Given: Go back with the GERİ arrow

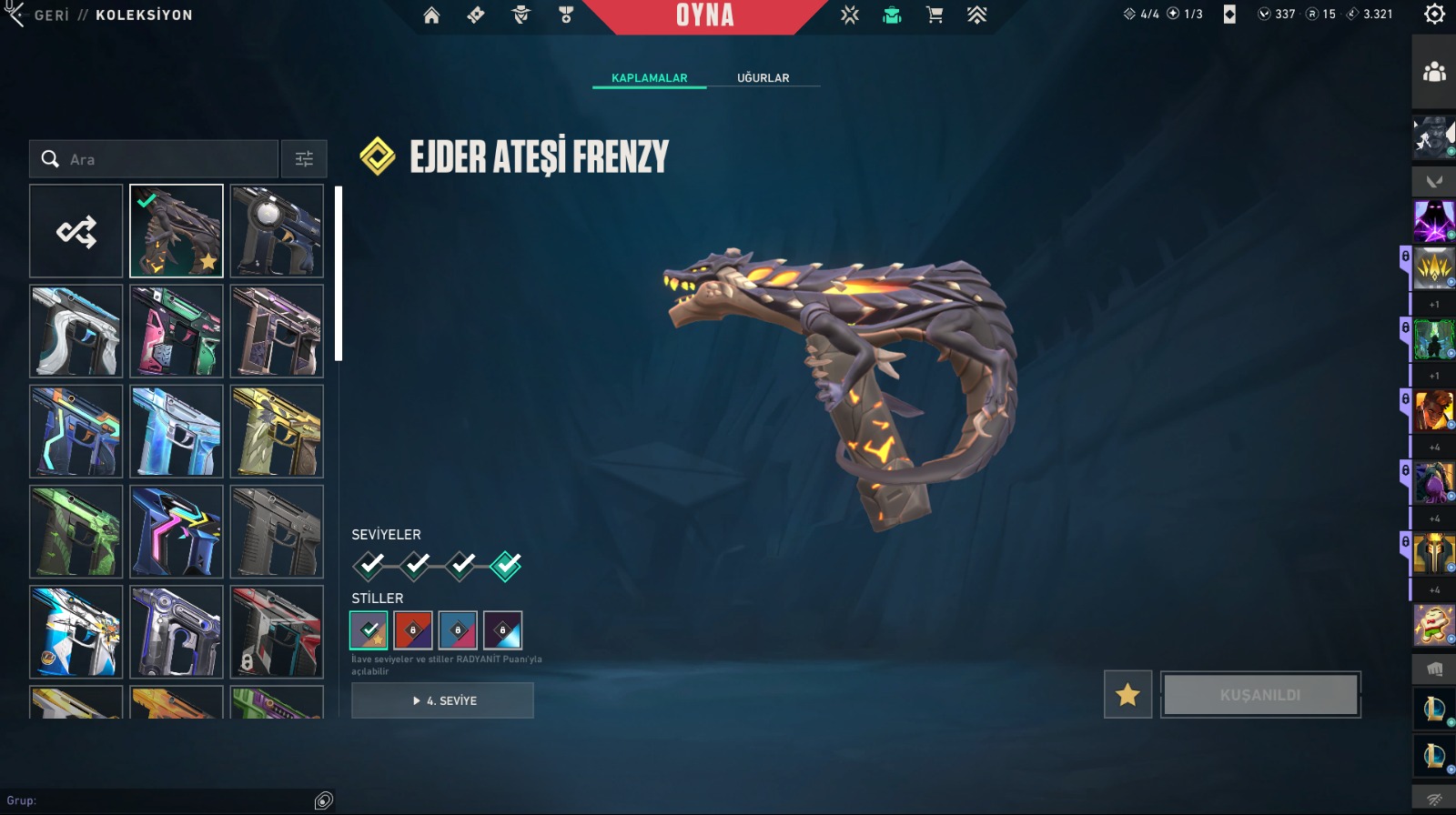Looking at the screenshot, I should pyautogui.click(x=16, y=15).
